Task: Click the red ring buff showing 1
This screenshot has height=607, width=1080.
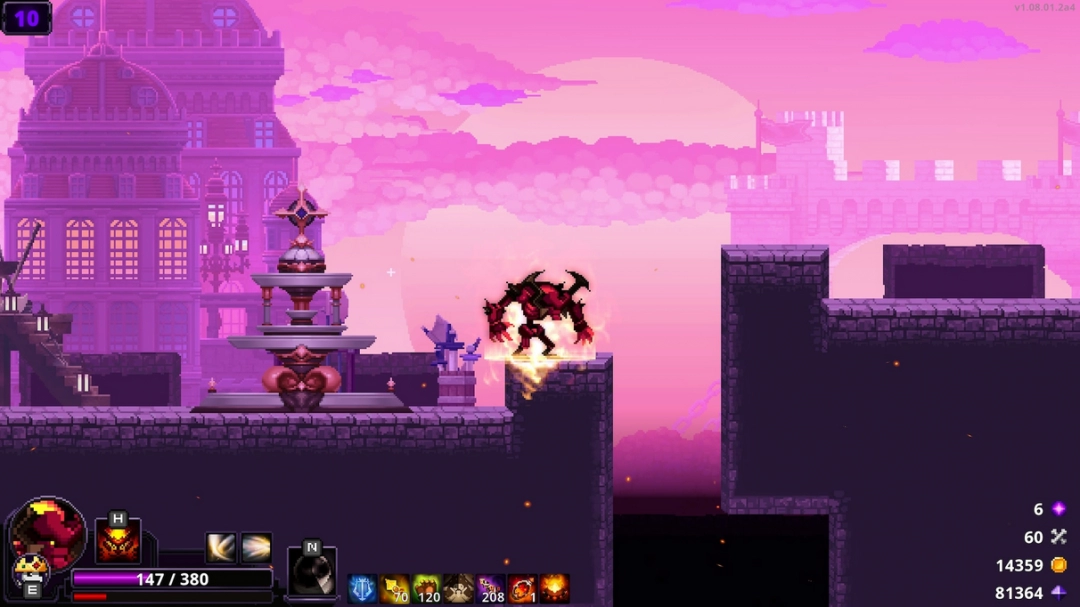Action: pyautogui.click(x=522, y=589)
